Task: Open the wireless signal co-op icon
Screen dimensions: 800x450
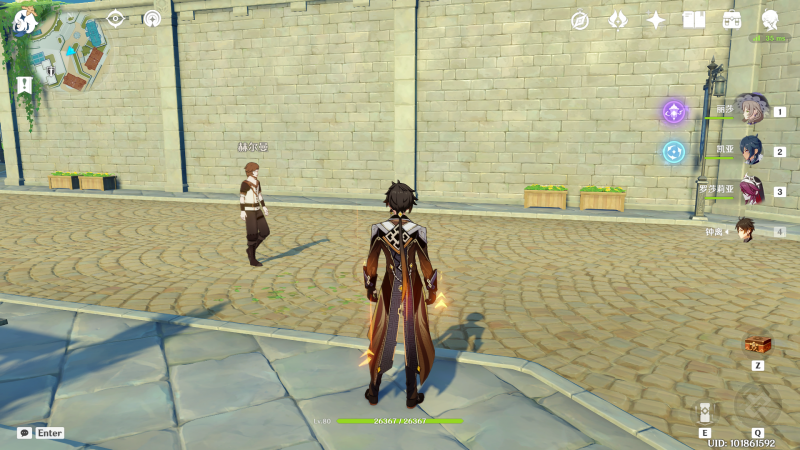Action: [152, 18]
